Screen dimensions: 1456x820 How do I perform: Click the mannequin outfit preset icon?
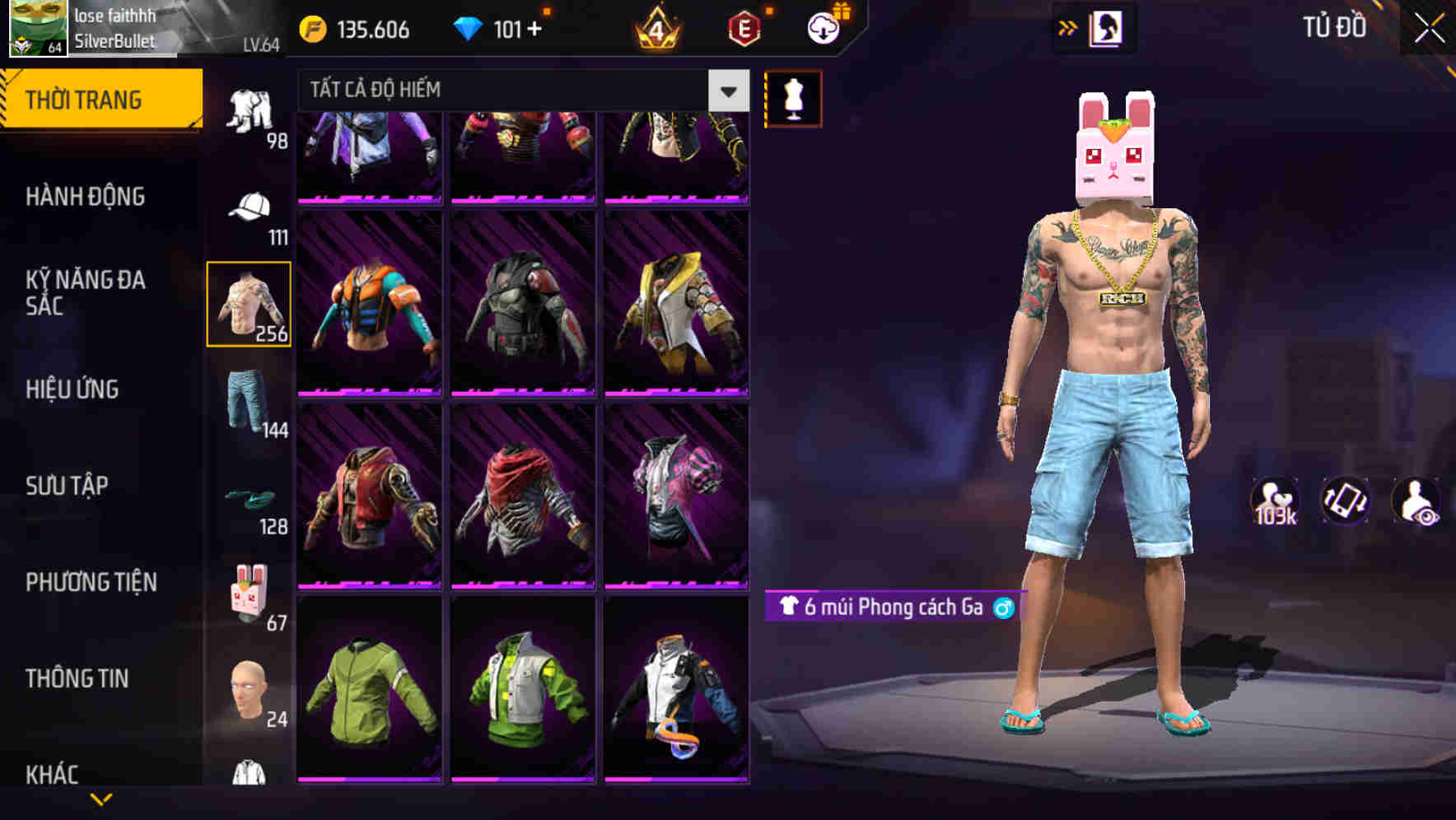(x=795, y=98)
